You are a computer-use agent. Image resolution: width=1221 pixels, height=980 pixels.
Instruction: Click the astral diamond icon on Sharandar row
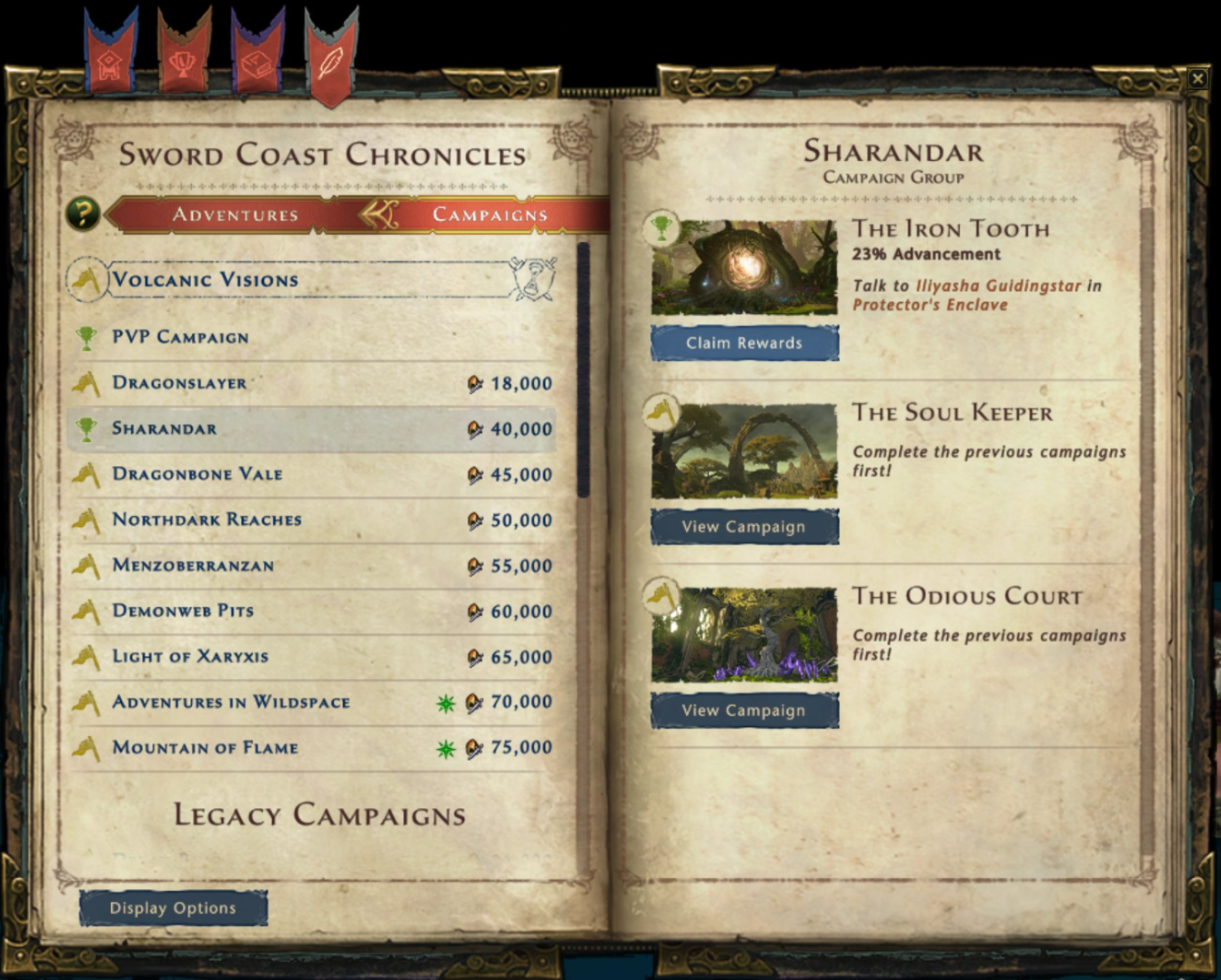point(476,429)
